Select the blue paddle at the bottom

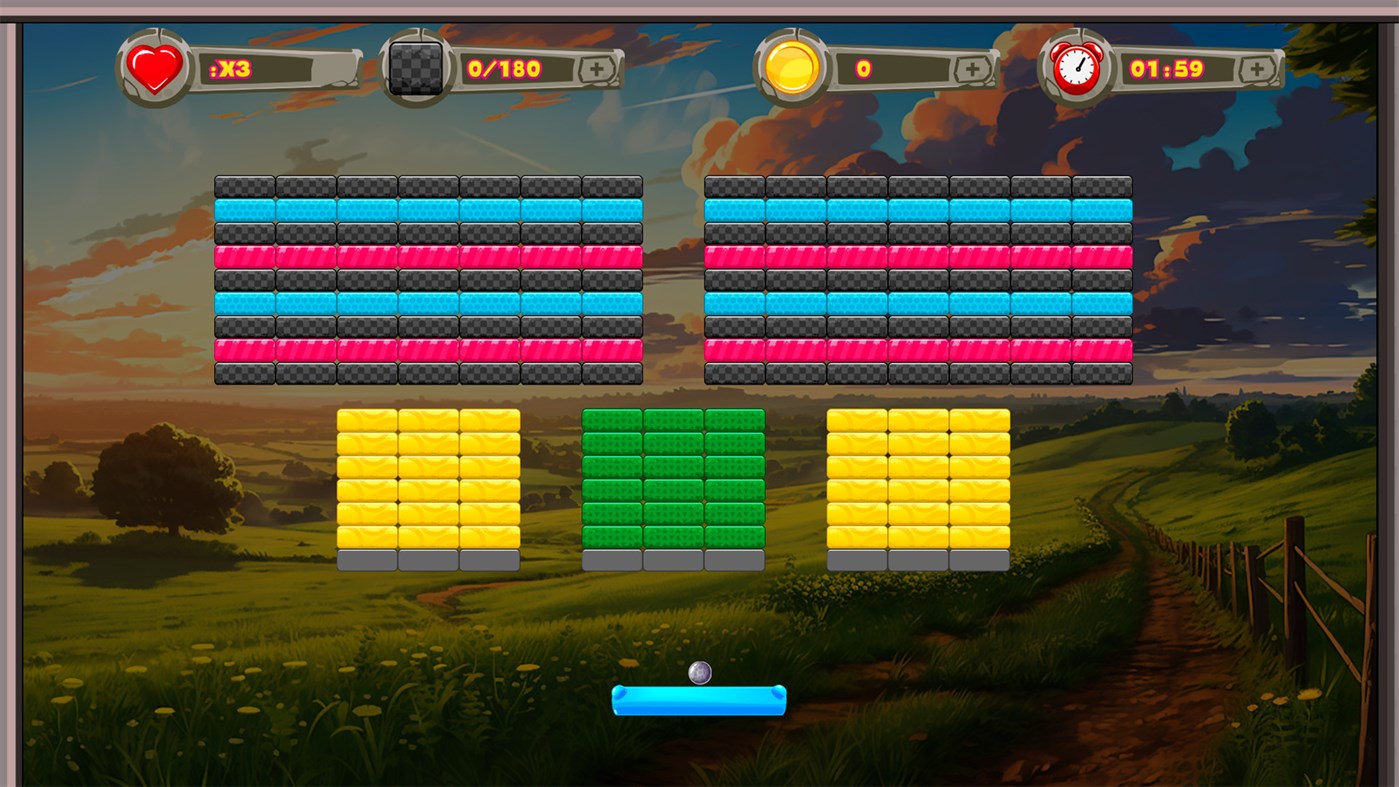point(699,702)
